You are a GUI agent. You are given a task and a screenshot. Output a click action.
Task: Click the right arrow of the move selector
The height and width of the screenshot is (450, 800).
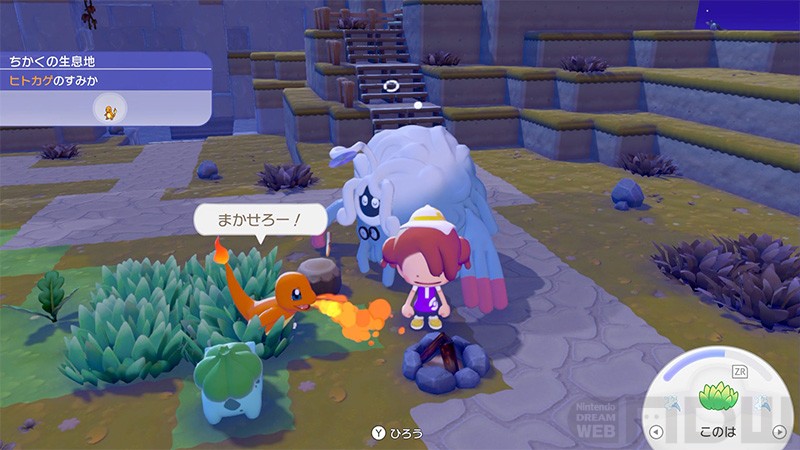pos(779,433)
